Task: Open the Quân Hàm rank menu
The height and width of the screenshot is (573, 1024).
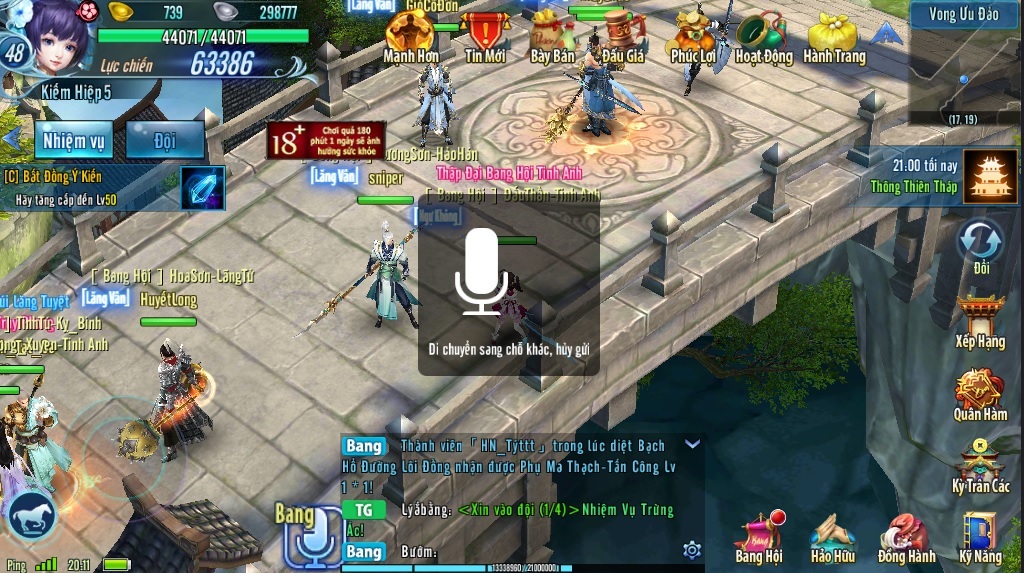Action: click(980, 393)
